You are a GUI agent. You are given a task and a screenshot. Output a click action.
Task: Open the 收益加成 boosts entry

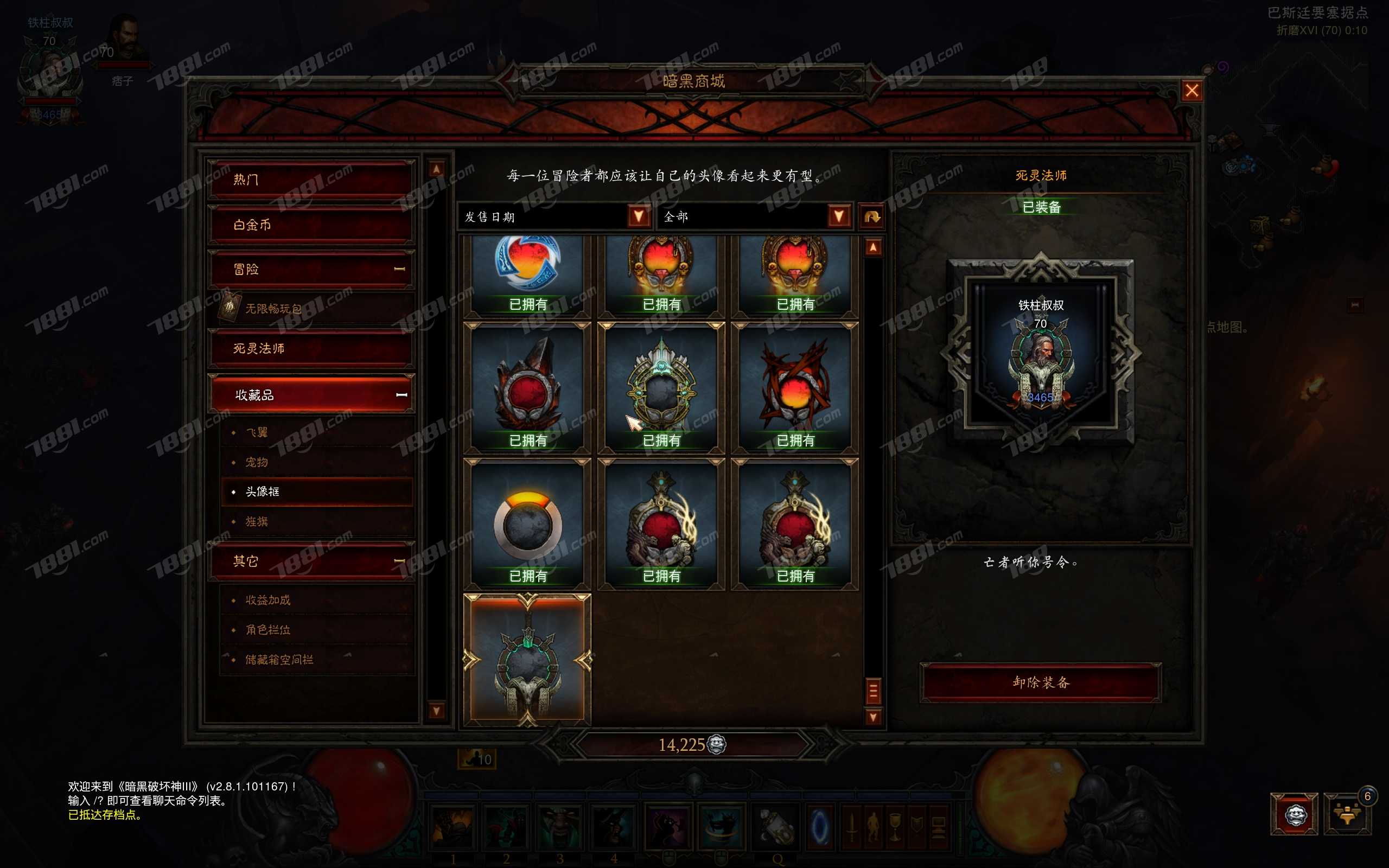click(x=268, y=600)
